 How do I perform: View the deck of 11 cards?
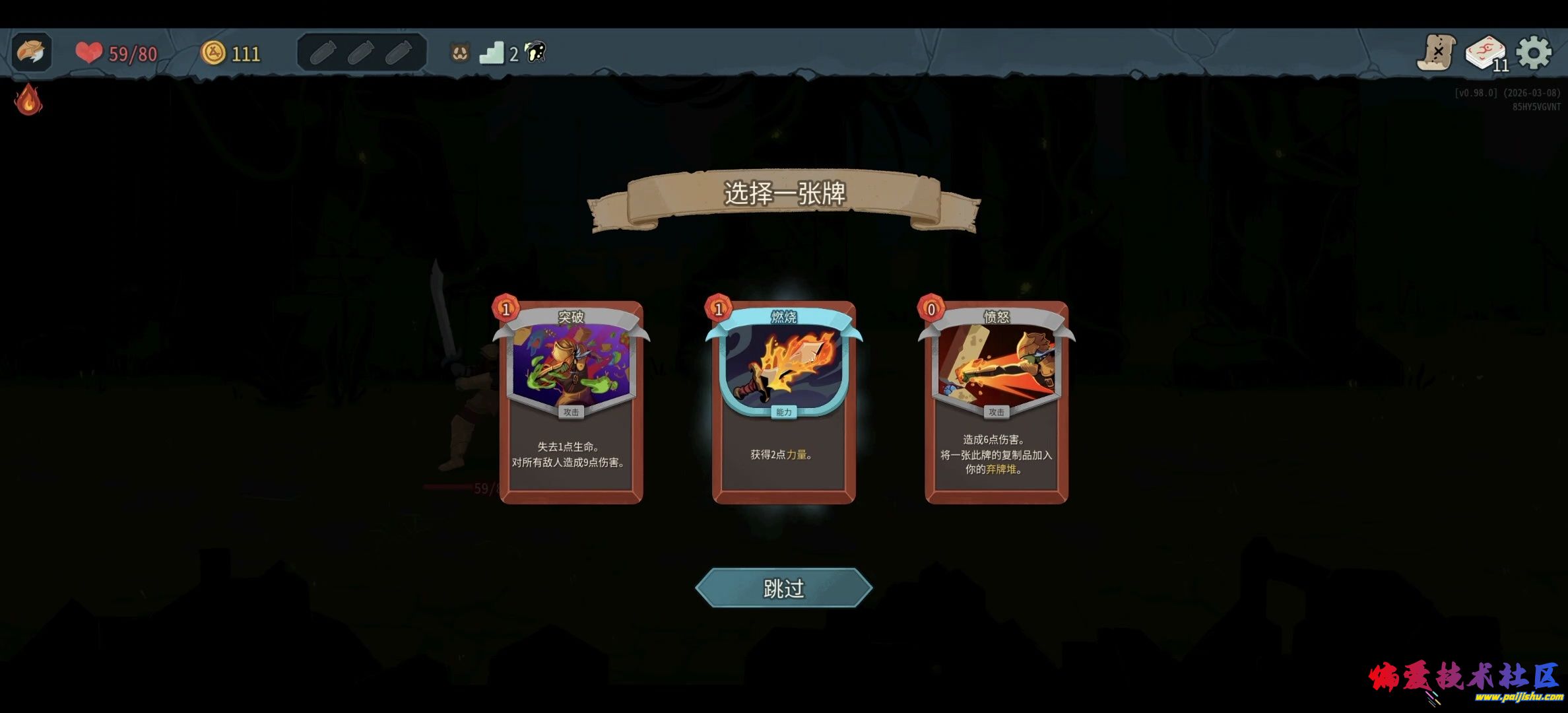pyautogui.click(x=1485, y=53)
